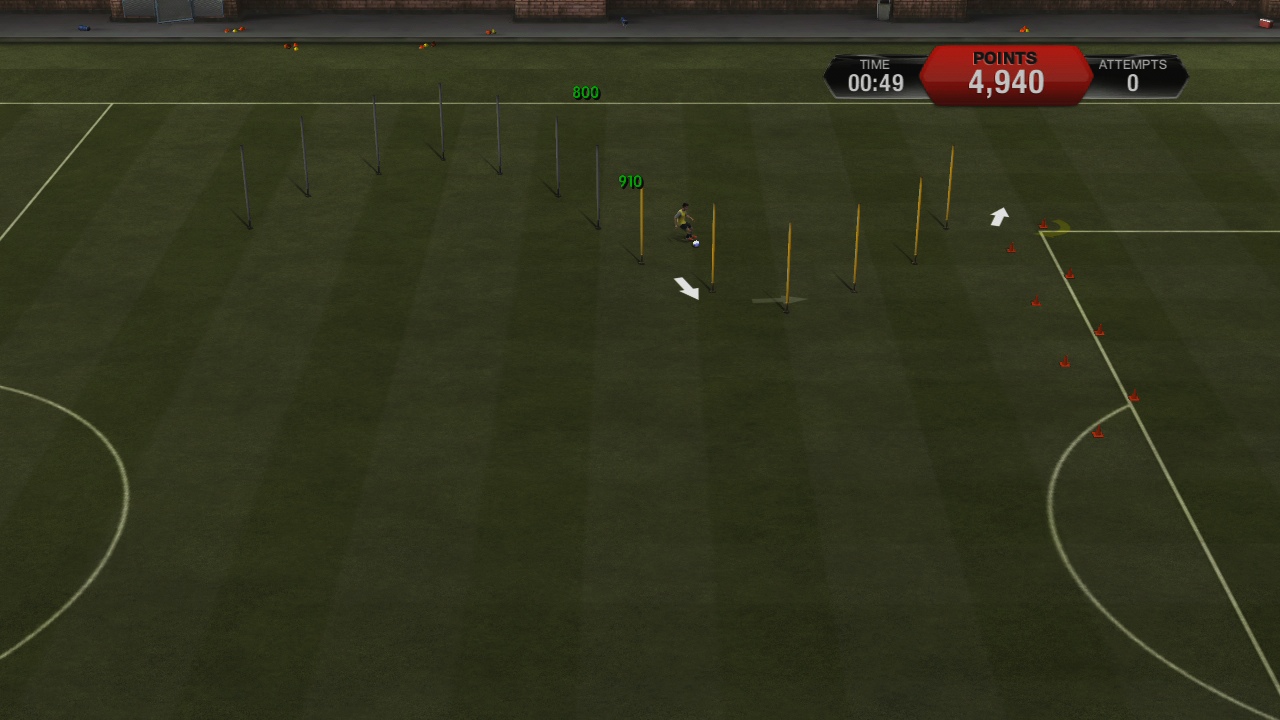
Task: Select the red cone closest to the corner
Action: pos(1044,224)
